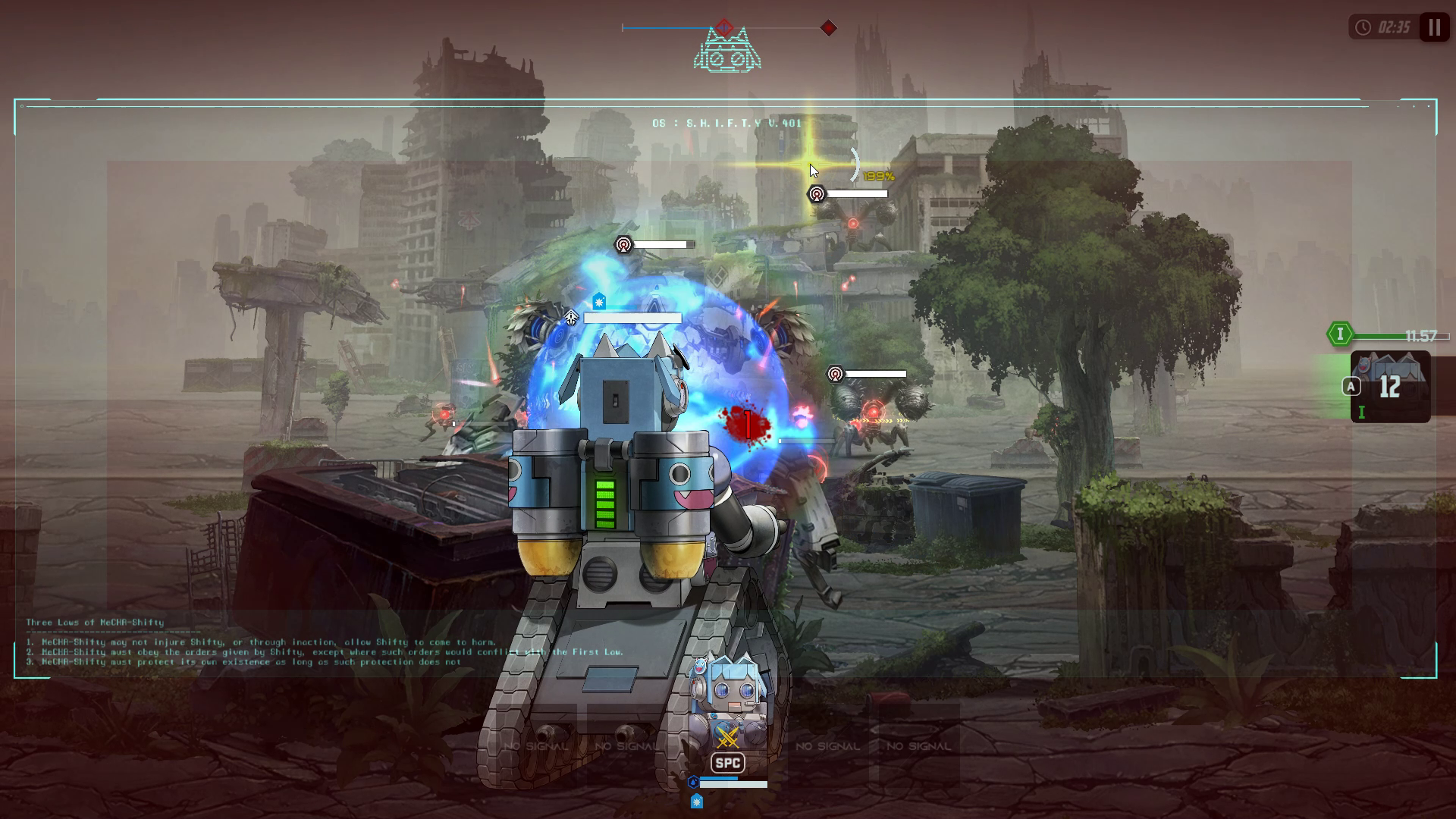Click the green hexagon level I badge
Screen dimensions: 1456x819
click(x=1340, y=334)
